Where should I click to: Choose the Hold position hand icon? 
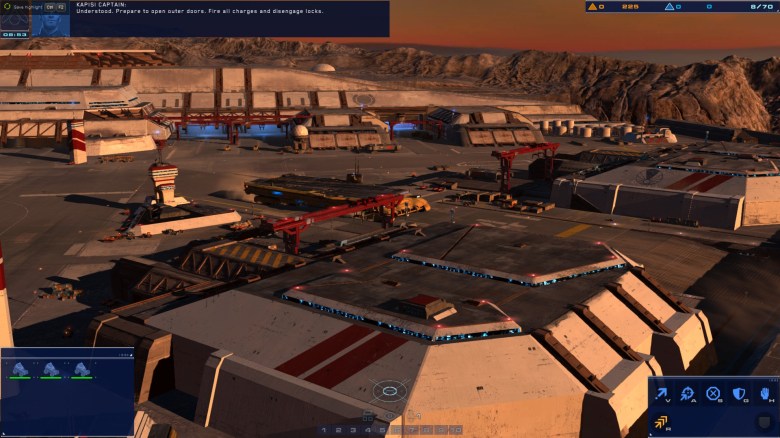(765, 394)
